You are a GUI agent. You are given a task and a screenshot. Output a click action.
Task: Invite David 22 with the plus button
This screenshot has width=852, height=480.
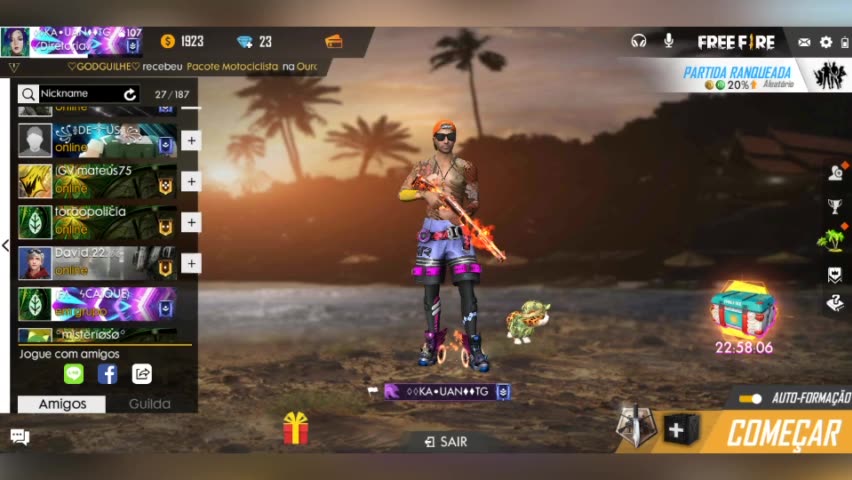pos(191,263)
